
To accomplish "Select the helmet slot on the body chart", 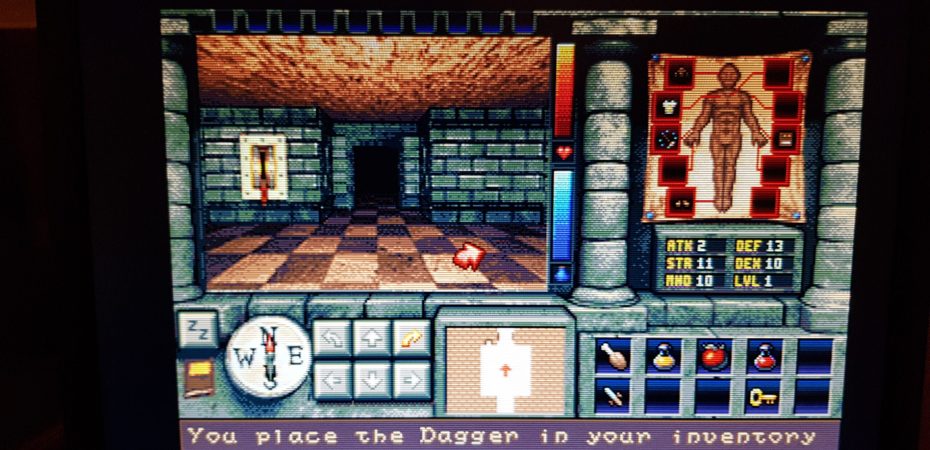I will [681, 73].
